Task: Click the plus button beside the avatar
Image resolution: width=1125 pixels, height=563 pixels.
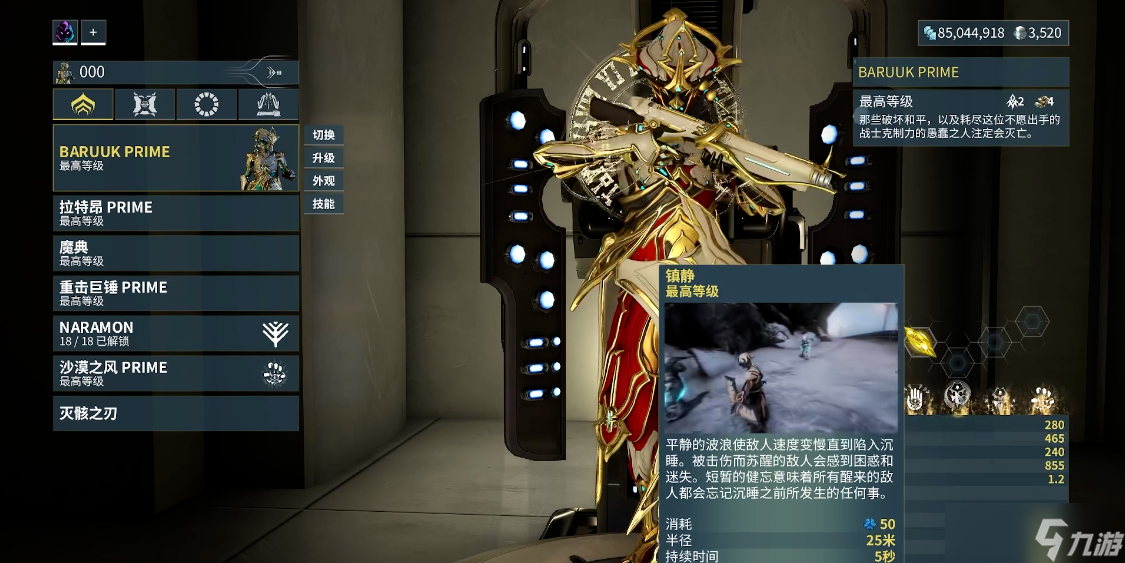Action: pyautogui.click(x=93, y=32)
